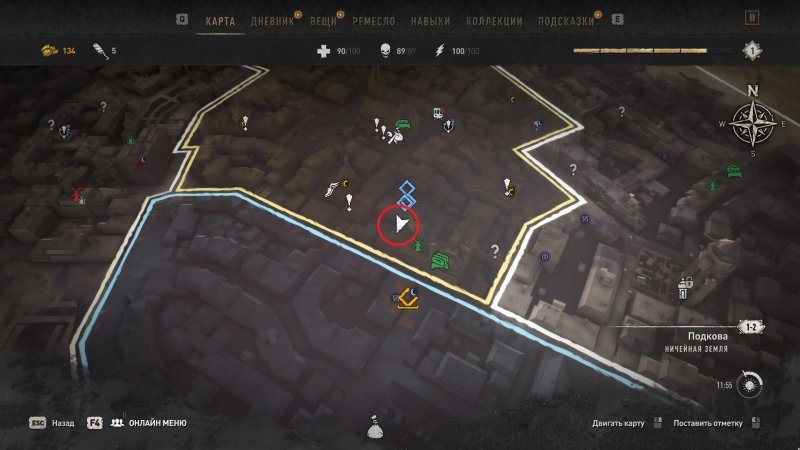
Task: Choose the Поставить отметку option
Action: [707, 423]
